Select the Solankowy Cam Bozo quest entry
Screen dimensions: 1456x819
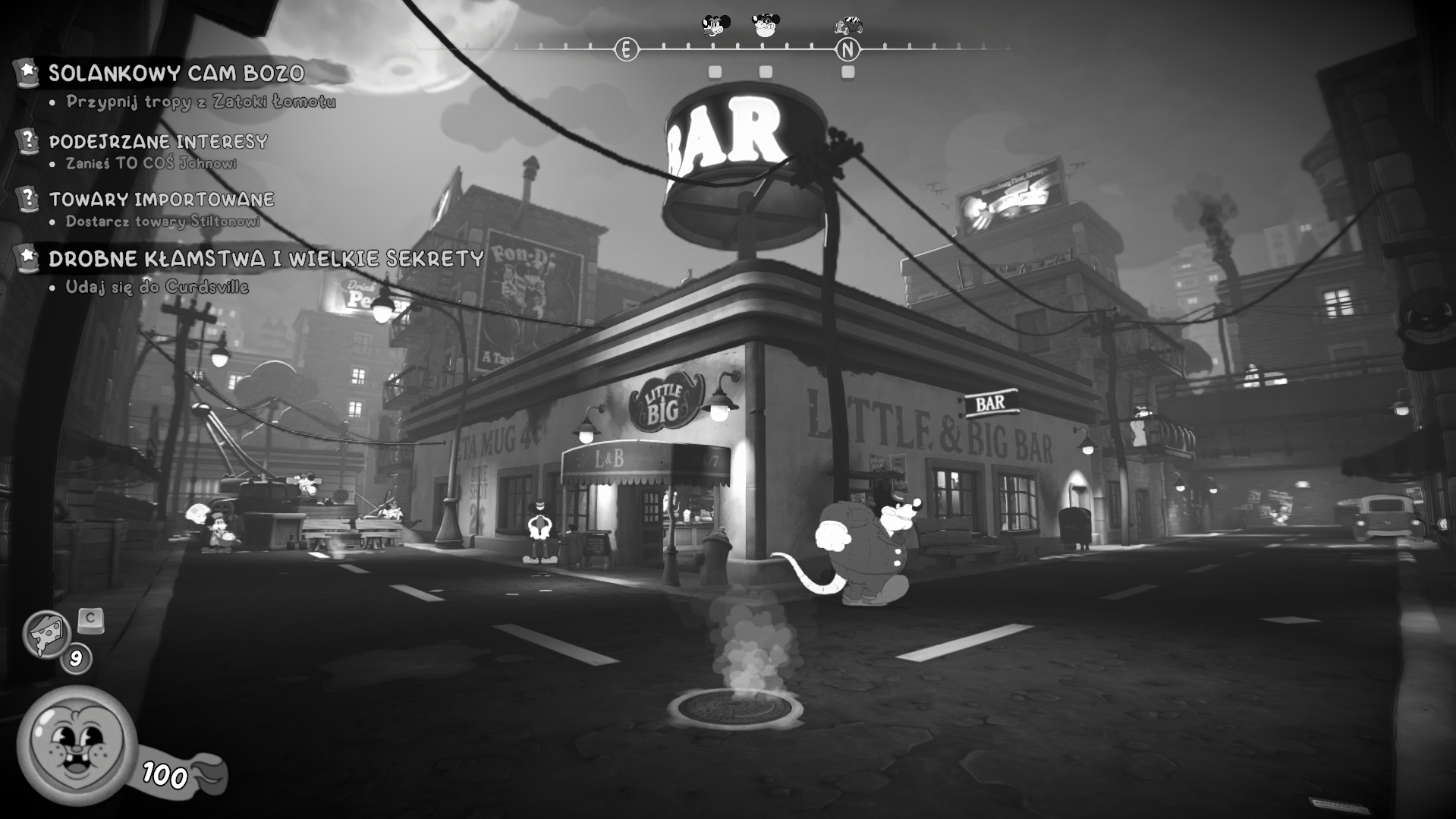[176, 74]
